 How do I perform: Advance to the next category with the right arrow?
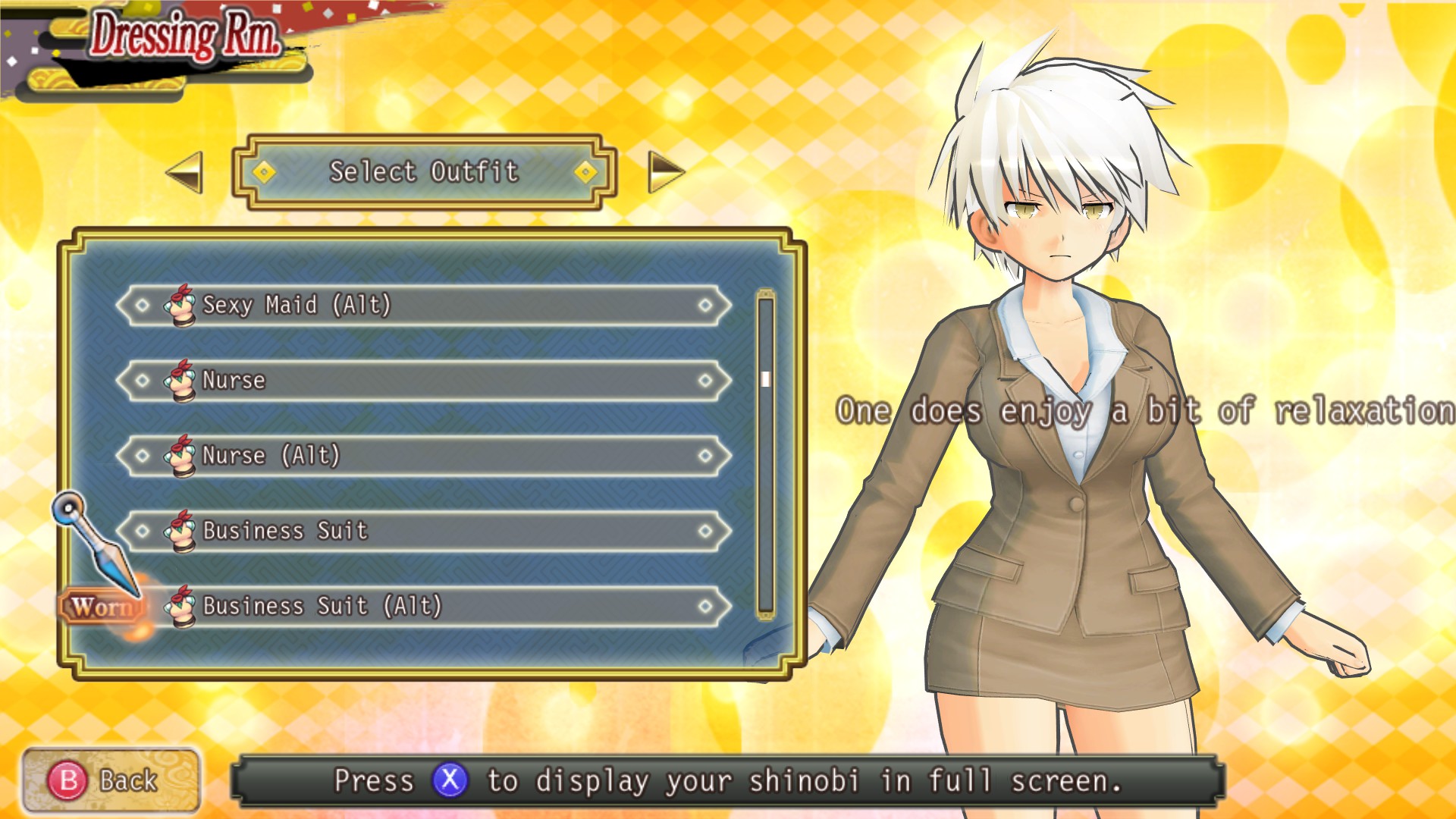pyautogui.click(x=665, y=173)
